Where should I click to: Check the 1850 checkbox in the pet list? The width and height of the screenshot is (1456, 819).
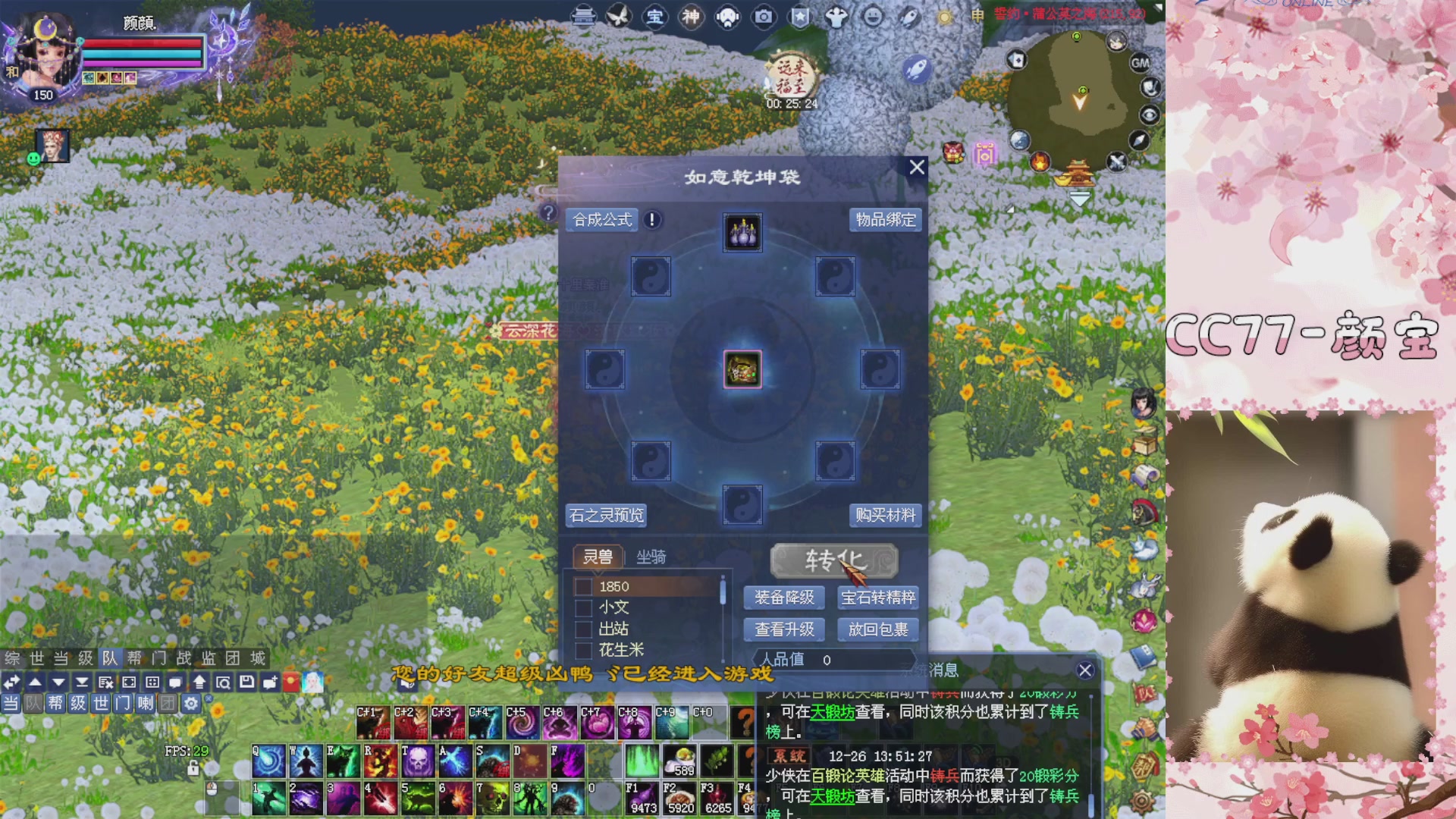tap(582, 586)
